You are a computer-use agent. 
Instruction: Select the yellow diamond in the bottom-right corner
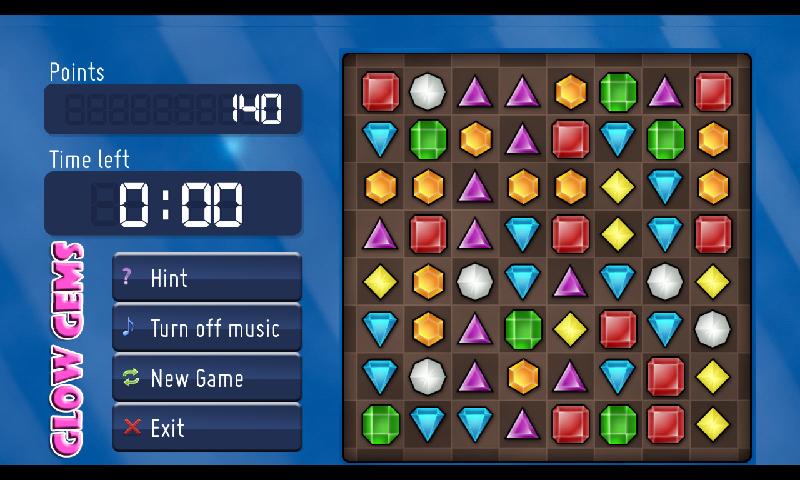[x=713, y=424]
